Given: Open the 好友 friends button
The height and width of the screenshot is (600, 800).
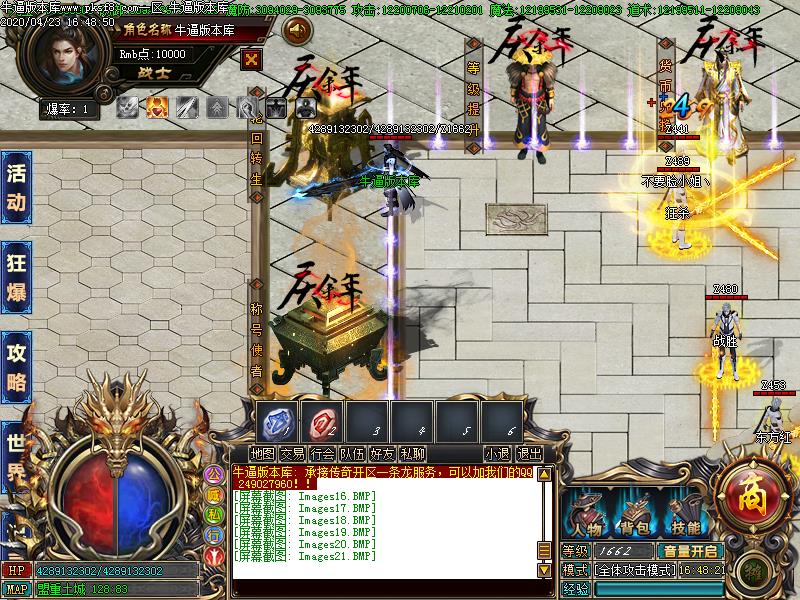Looking at the screenshot, I should (383, 454).
